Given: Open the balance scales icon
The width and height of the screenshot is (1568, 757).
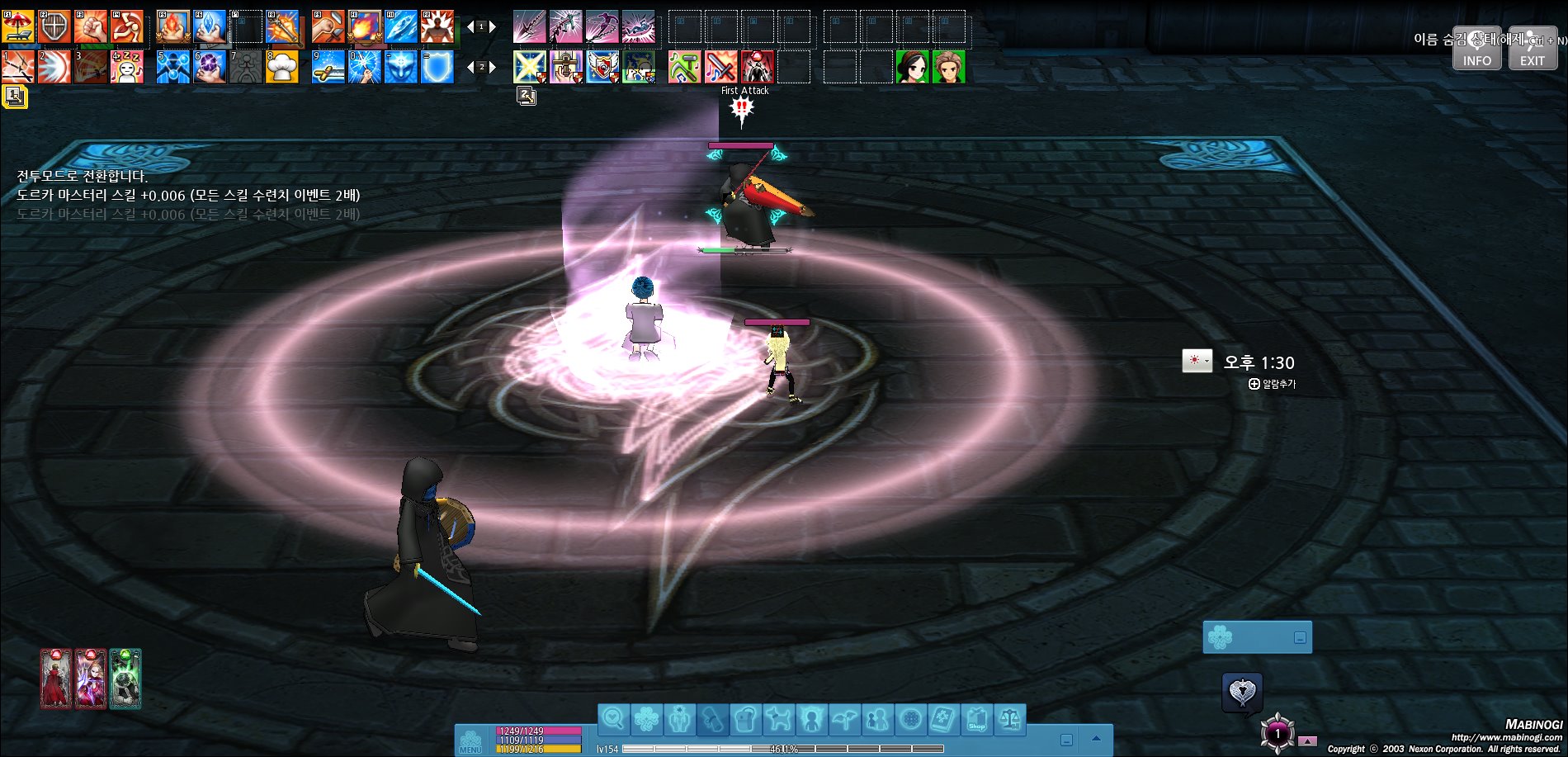Looking at the screenshot, I should tap(1009, 720).
